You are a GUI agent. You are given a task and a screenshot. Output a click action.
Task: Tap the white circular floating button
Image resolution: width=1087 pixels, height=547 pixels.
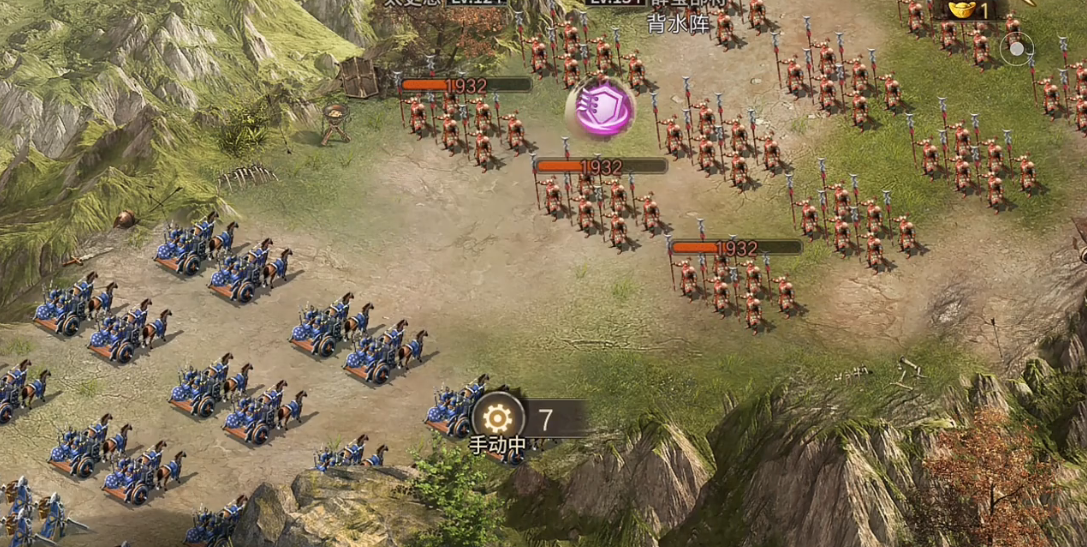(1018, 47)
